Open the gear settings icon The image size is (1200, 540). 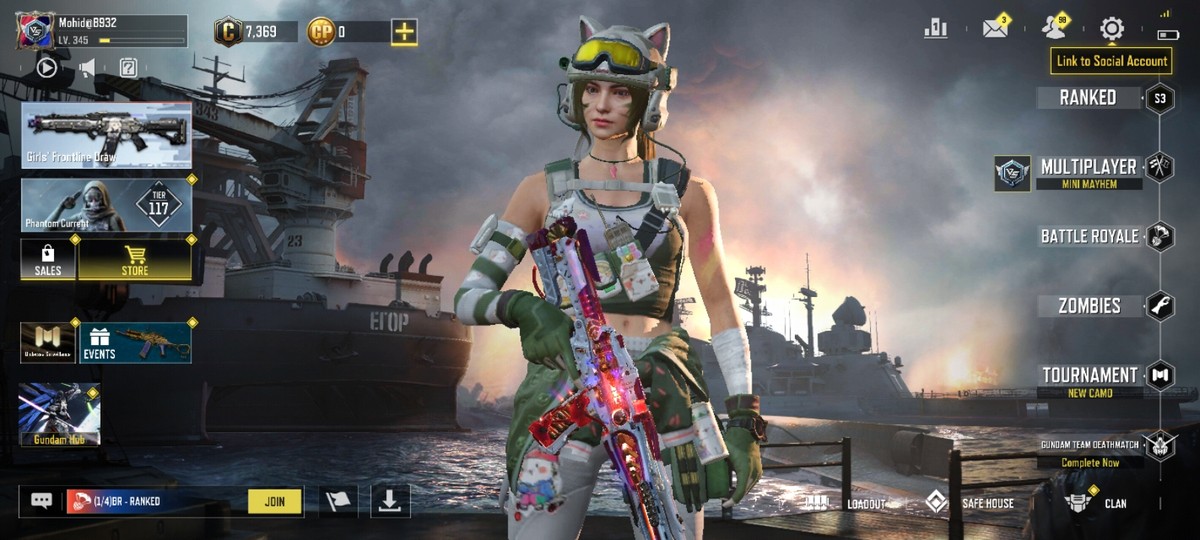1112,29
